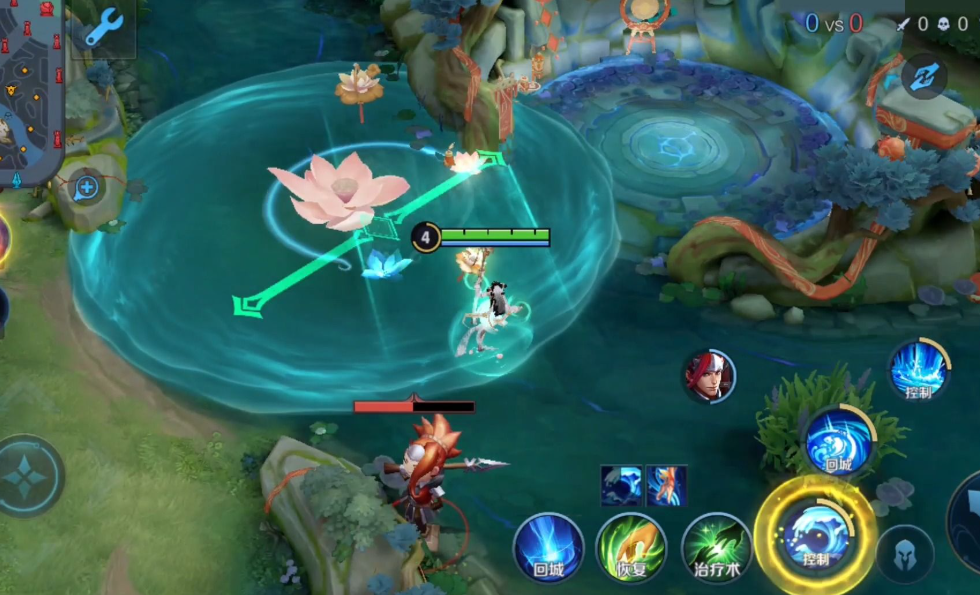980x595 pixels.
Task: Click the blue handshake icon
Action: [x=924, y=75]
